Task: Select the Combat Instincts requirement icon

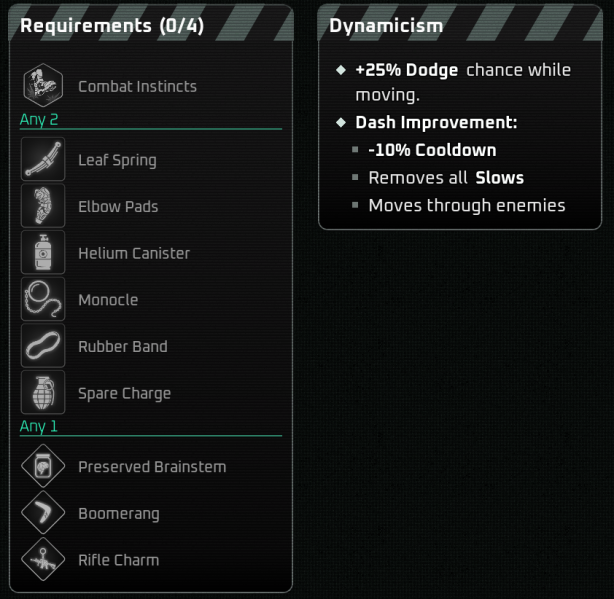Action: coord(43,86)
